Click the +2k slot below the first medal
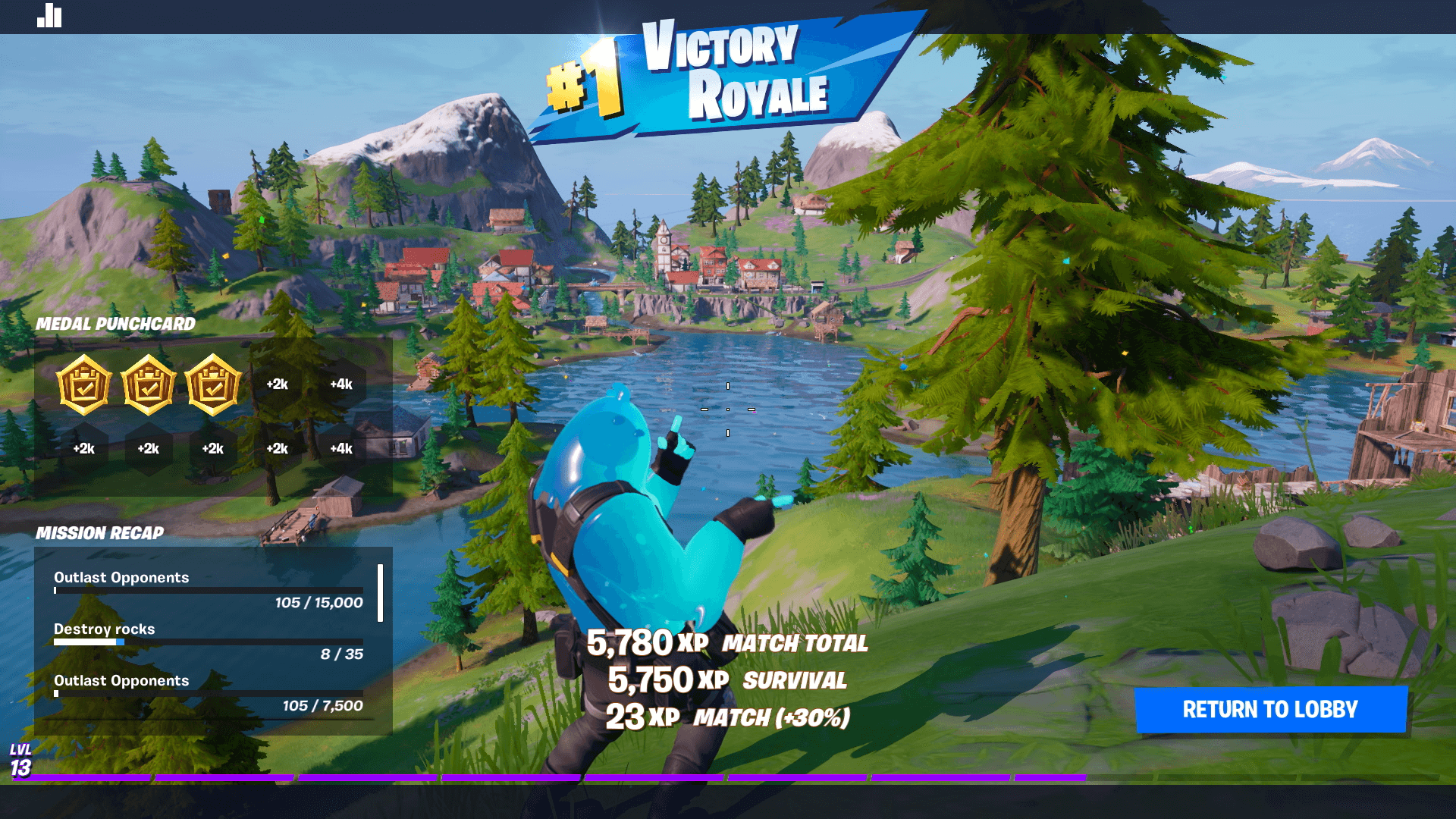 86,449
